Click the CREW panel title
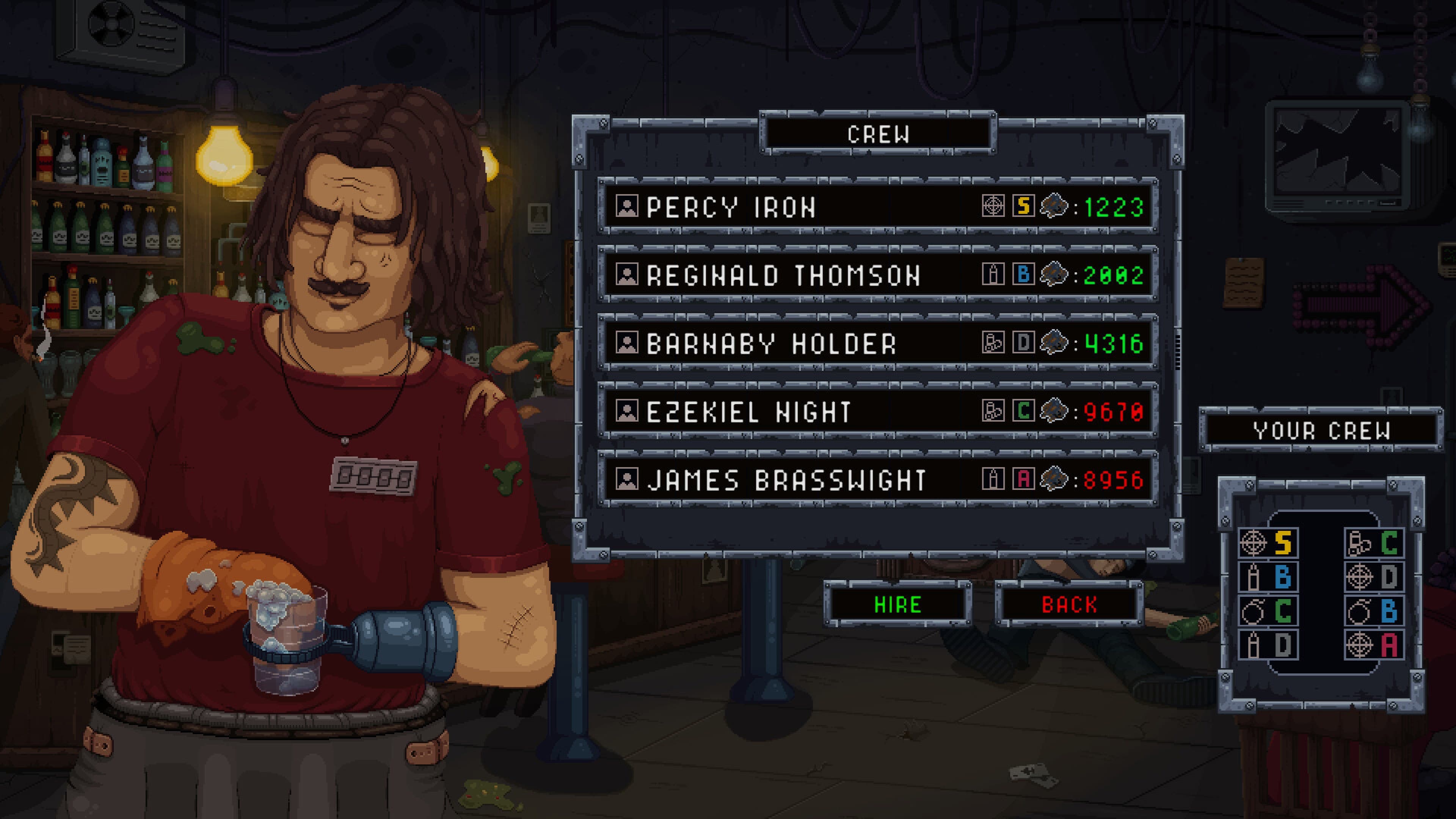Screen dimensions: 1456x819 point(880,135)
